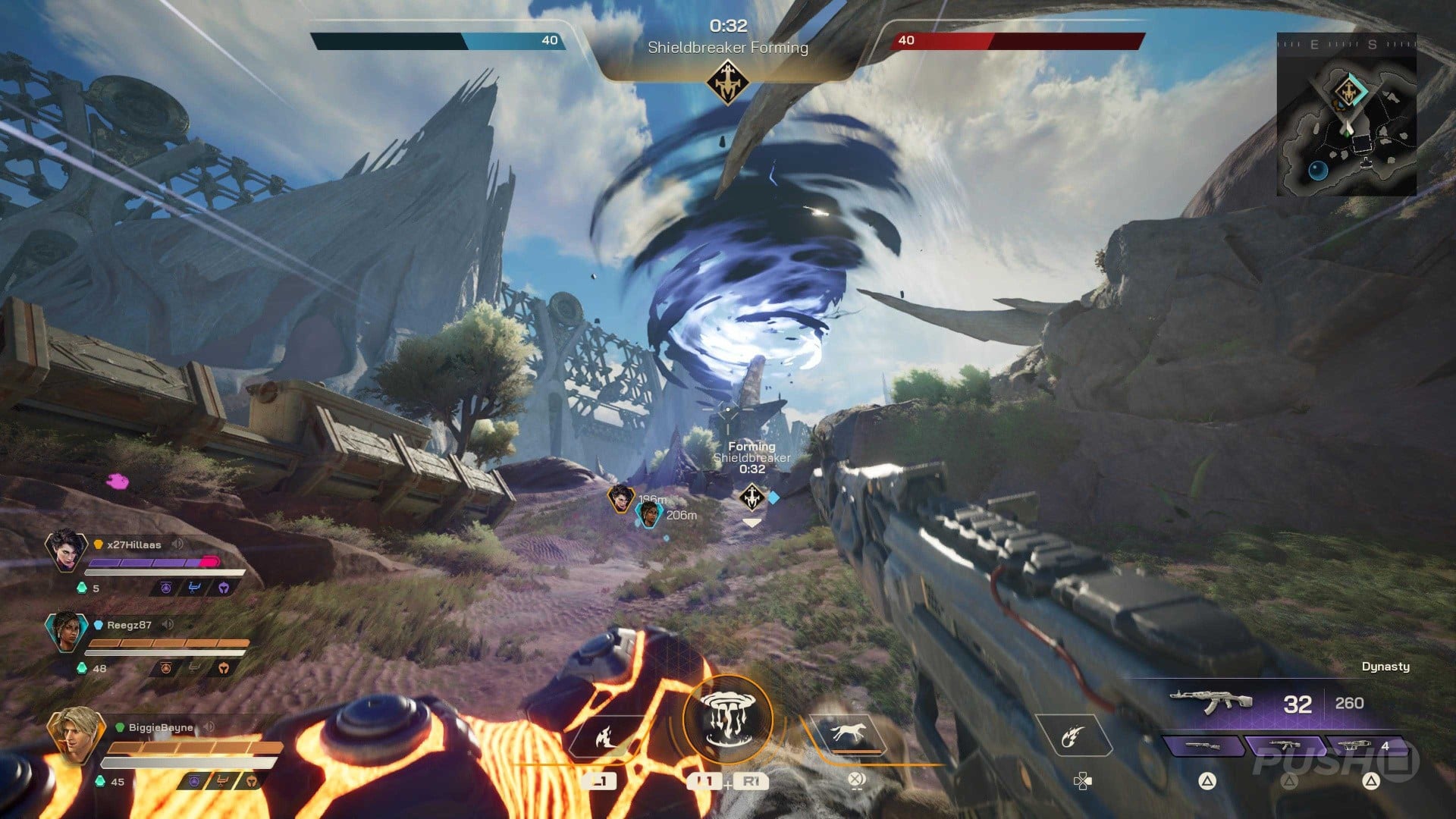Mute Reegz87's voice chat

coord(168,624)
